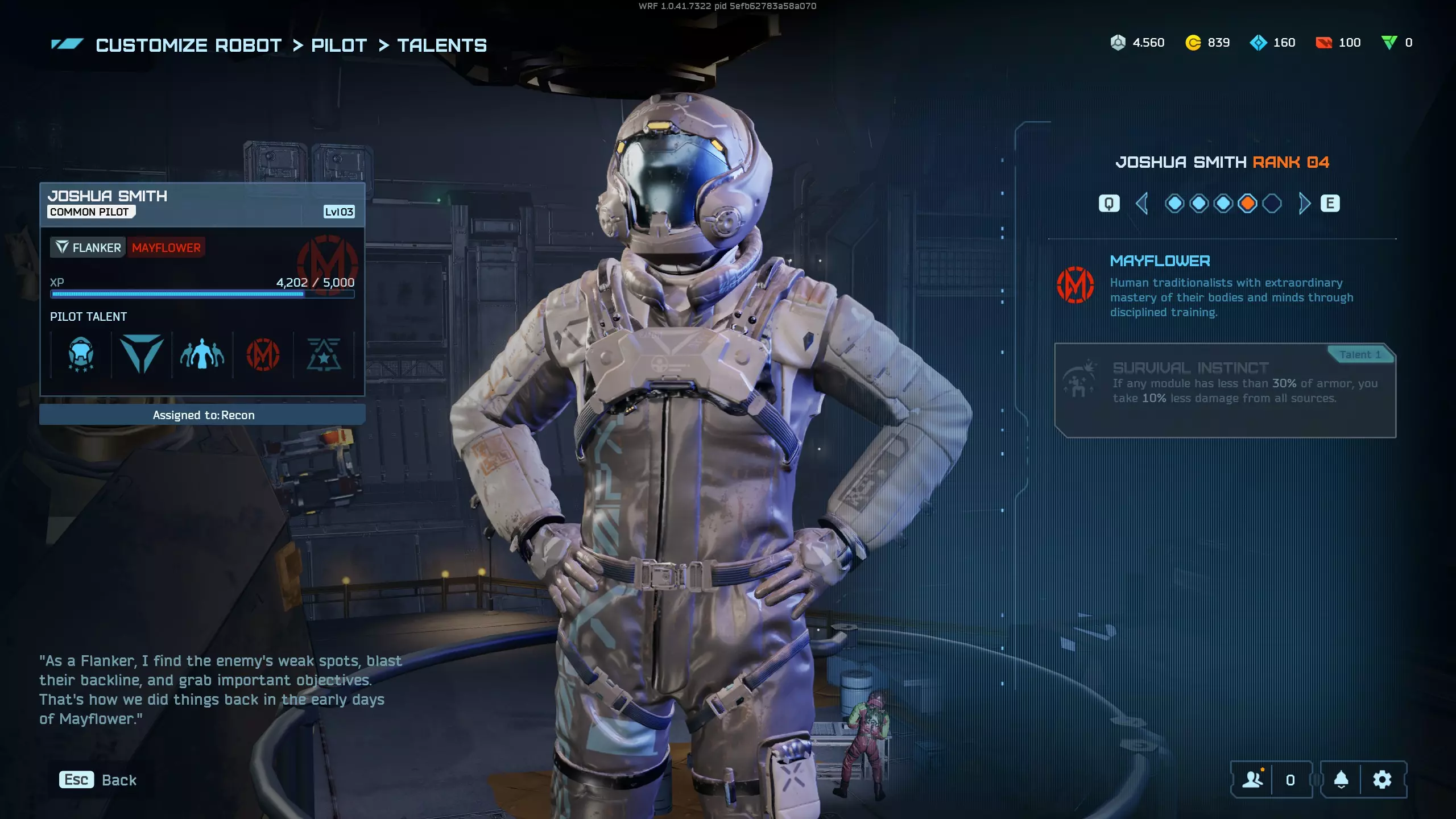Image resolution: width=1456 pixels, height=819 pixels.
Task: Return to the Pilot breadcrumb page
Action: (339, 45)
